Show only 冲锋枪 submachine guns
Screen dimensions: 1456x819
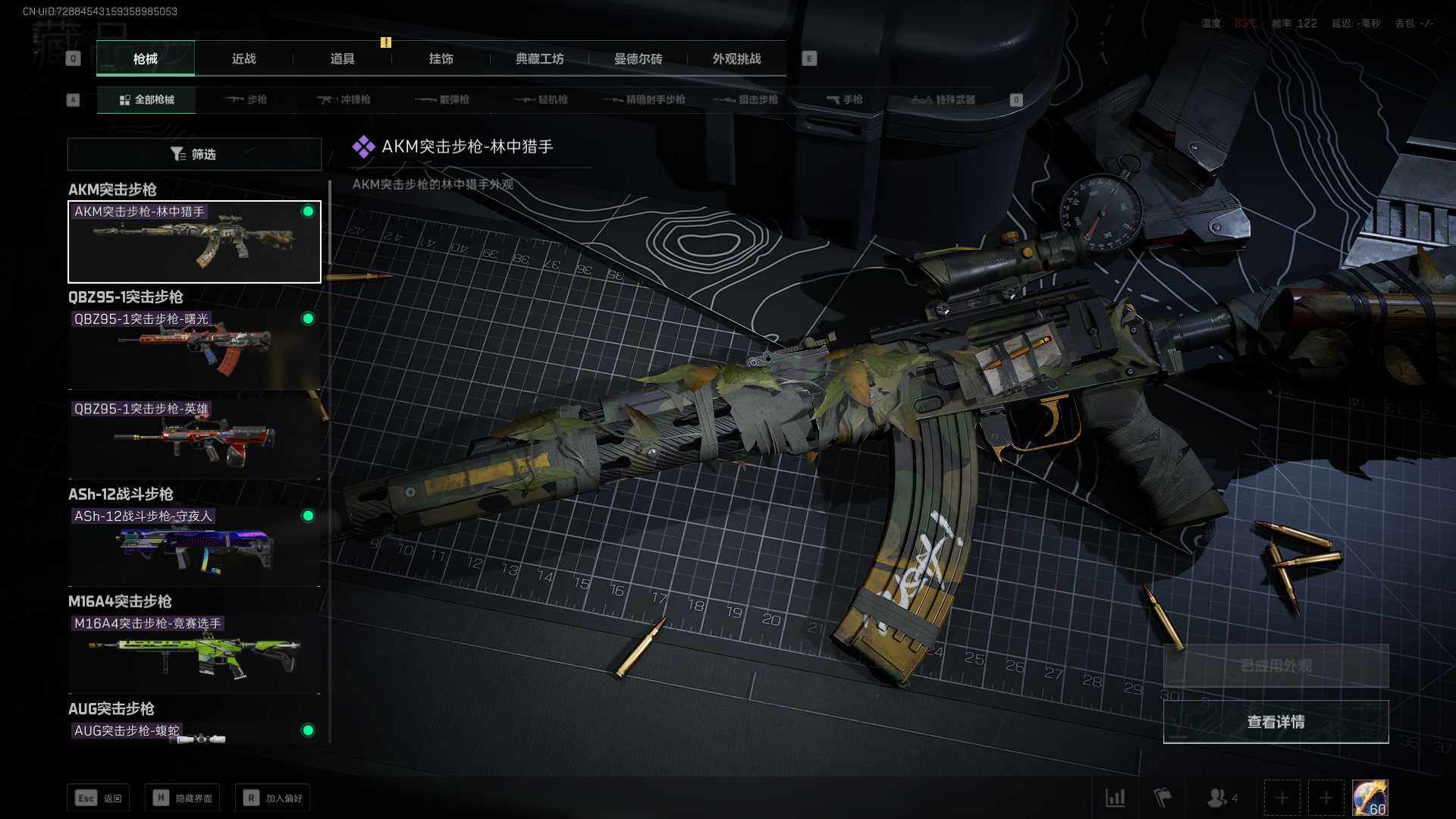click(x=344, y=99)
